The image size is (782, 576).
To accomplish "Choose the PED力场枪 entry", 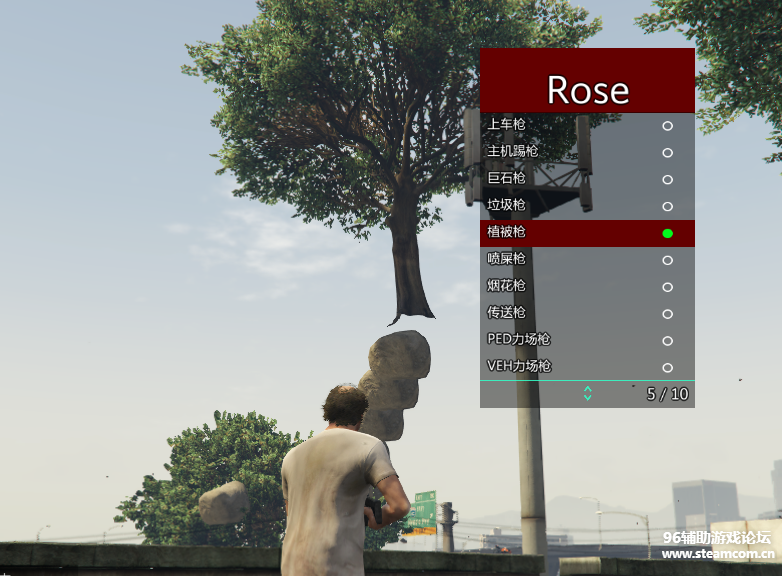I will point(587,341).
